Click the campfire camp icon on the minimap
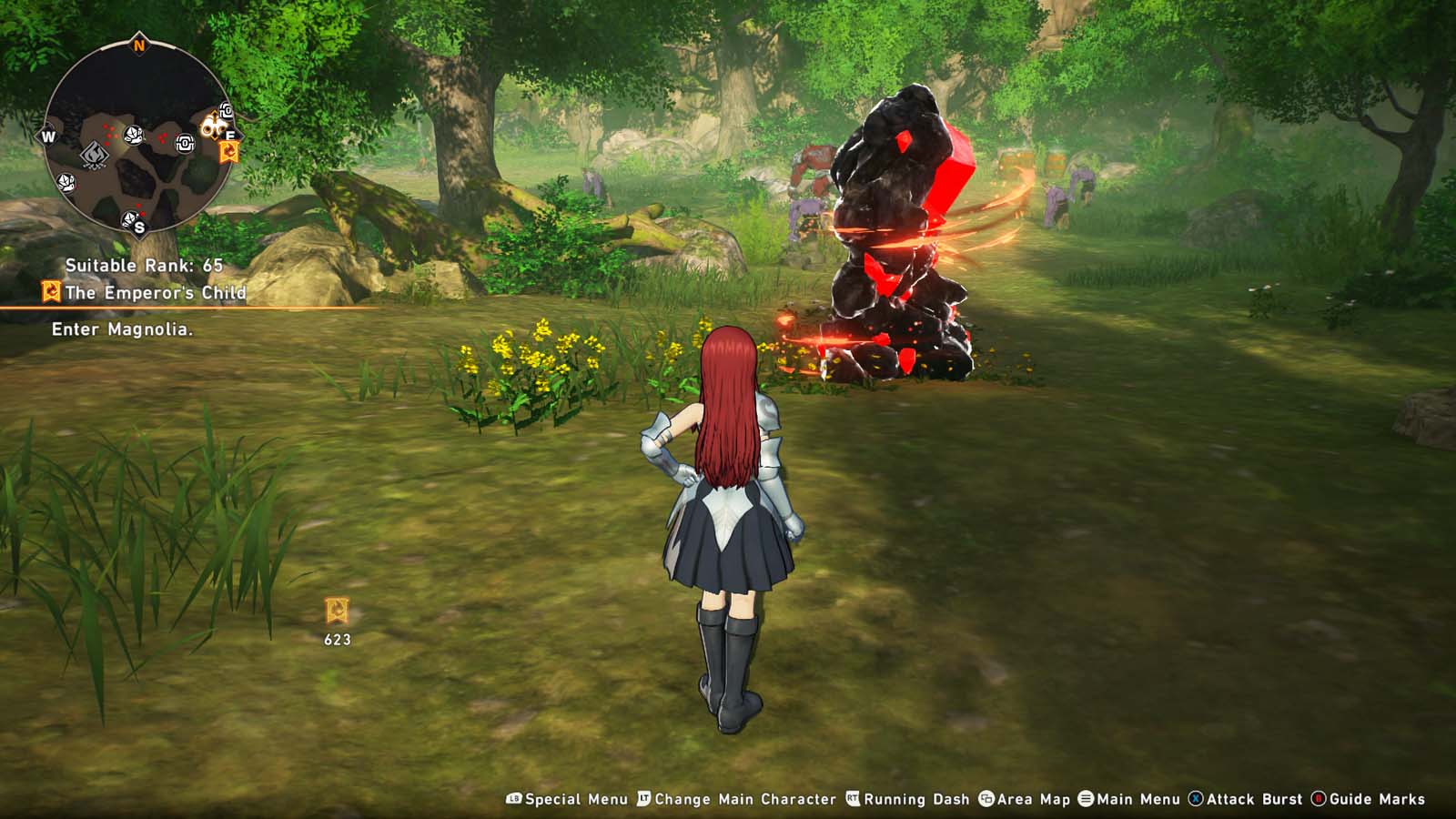1456x819 pixels. pyautogui.click(x=96, y=154)
